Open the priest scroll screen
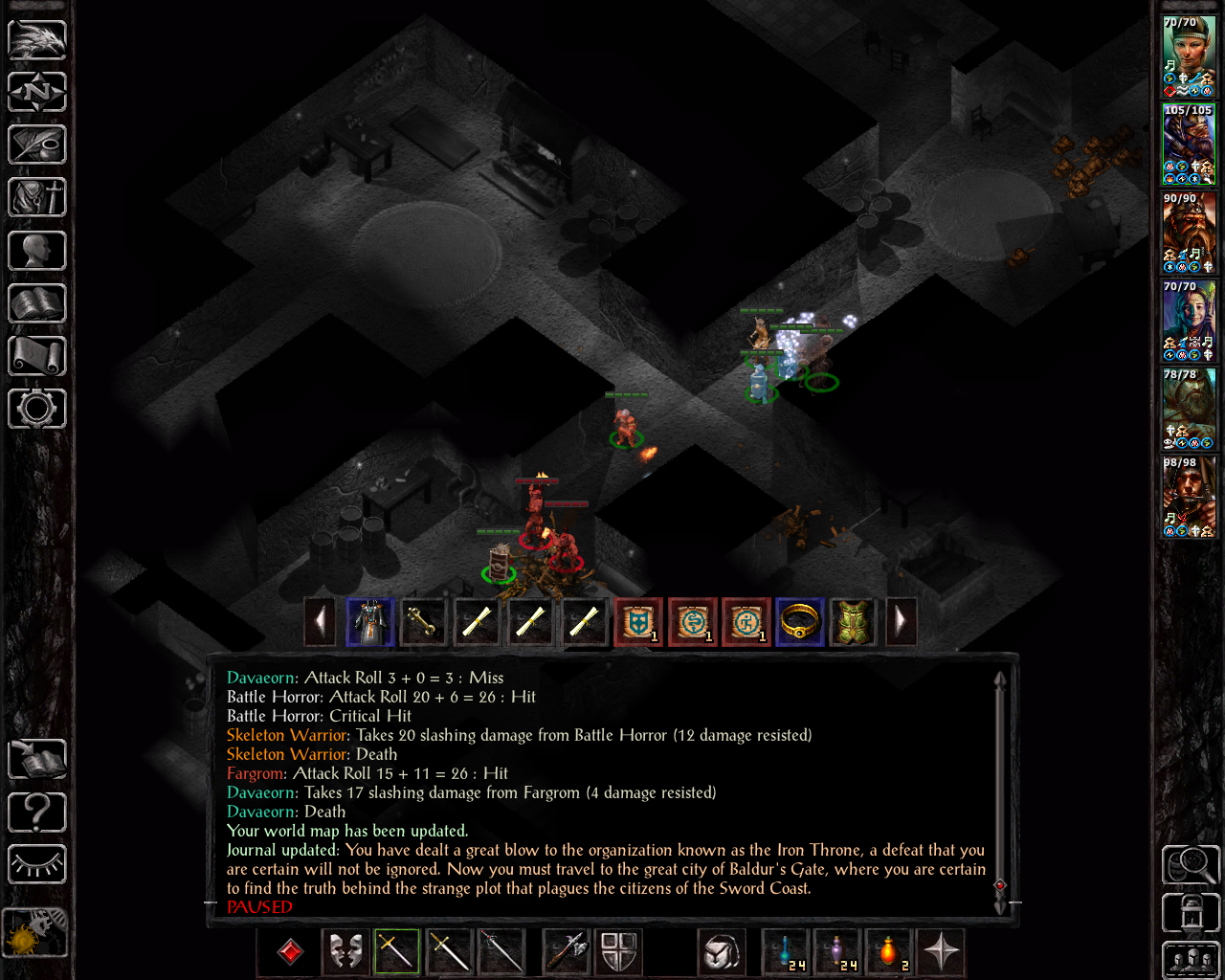Screen dimensions: 1225x980 [x=37, y=356]
